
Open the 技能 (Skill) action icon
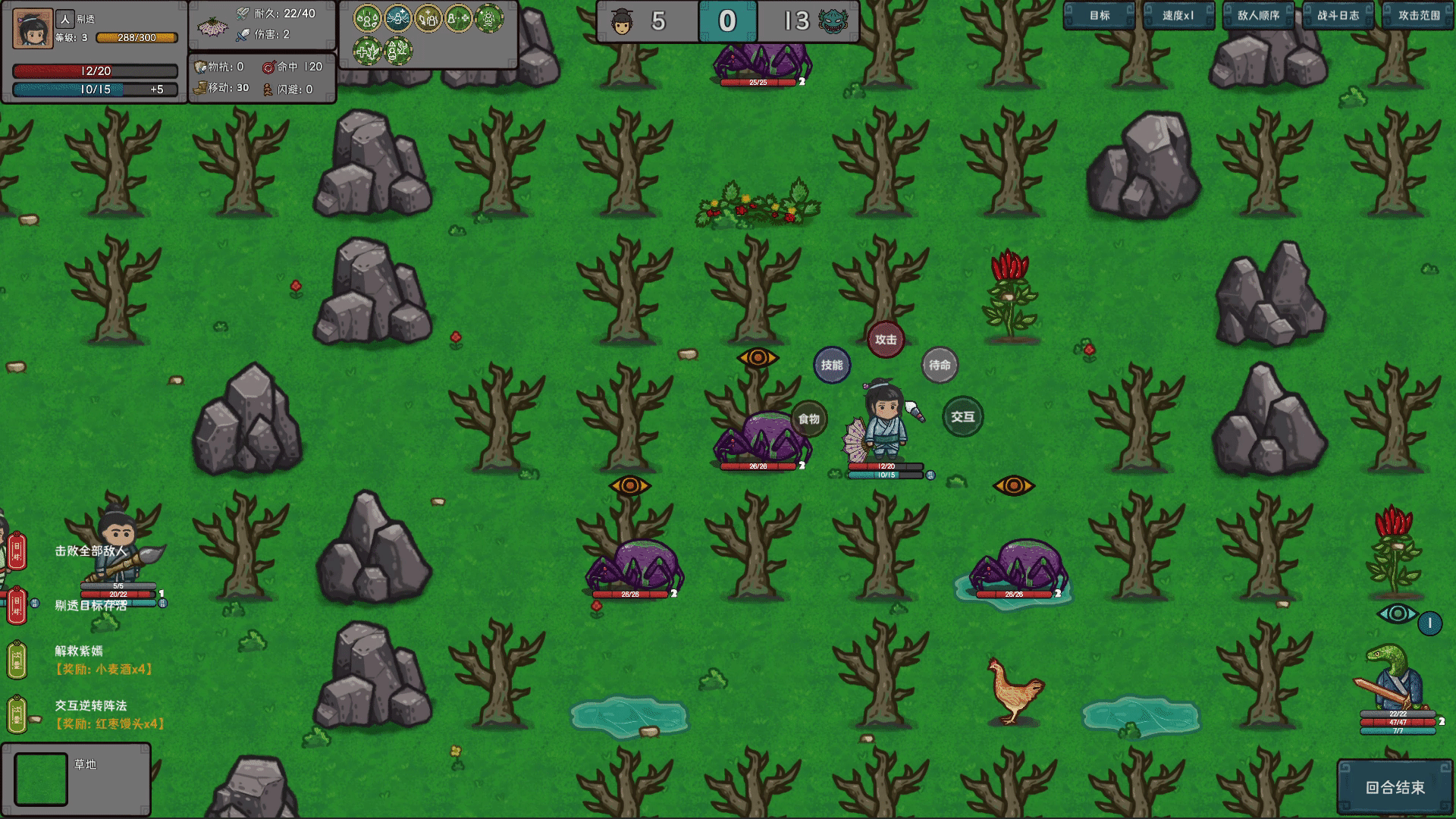click(832, 365)
